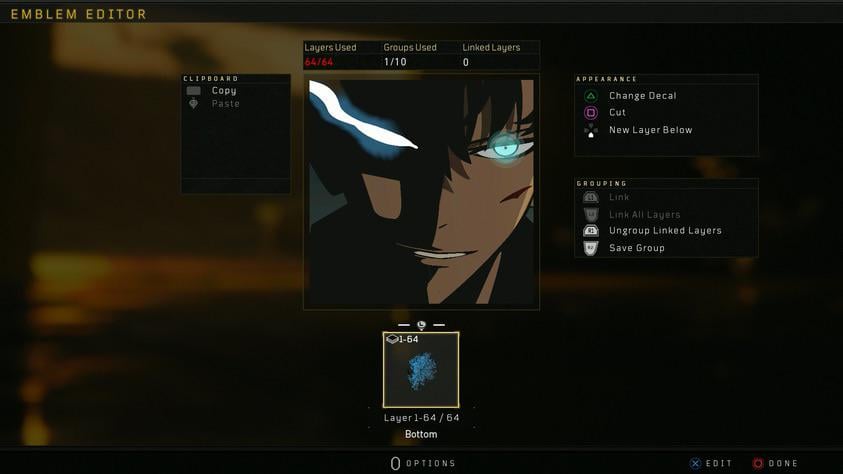Select the layer 1-64 thumbnail
This screenshot has height=474, width=843.
tap(421, 370)
